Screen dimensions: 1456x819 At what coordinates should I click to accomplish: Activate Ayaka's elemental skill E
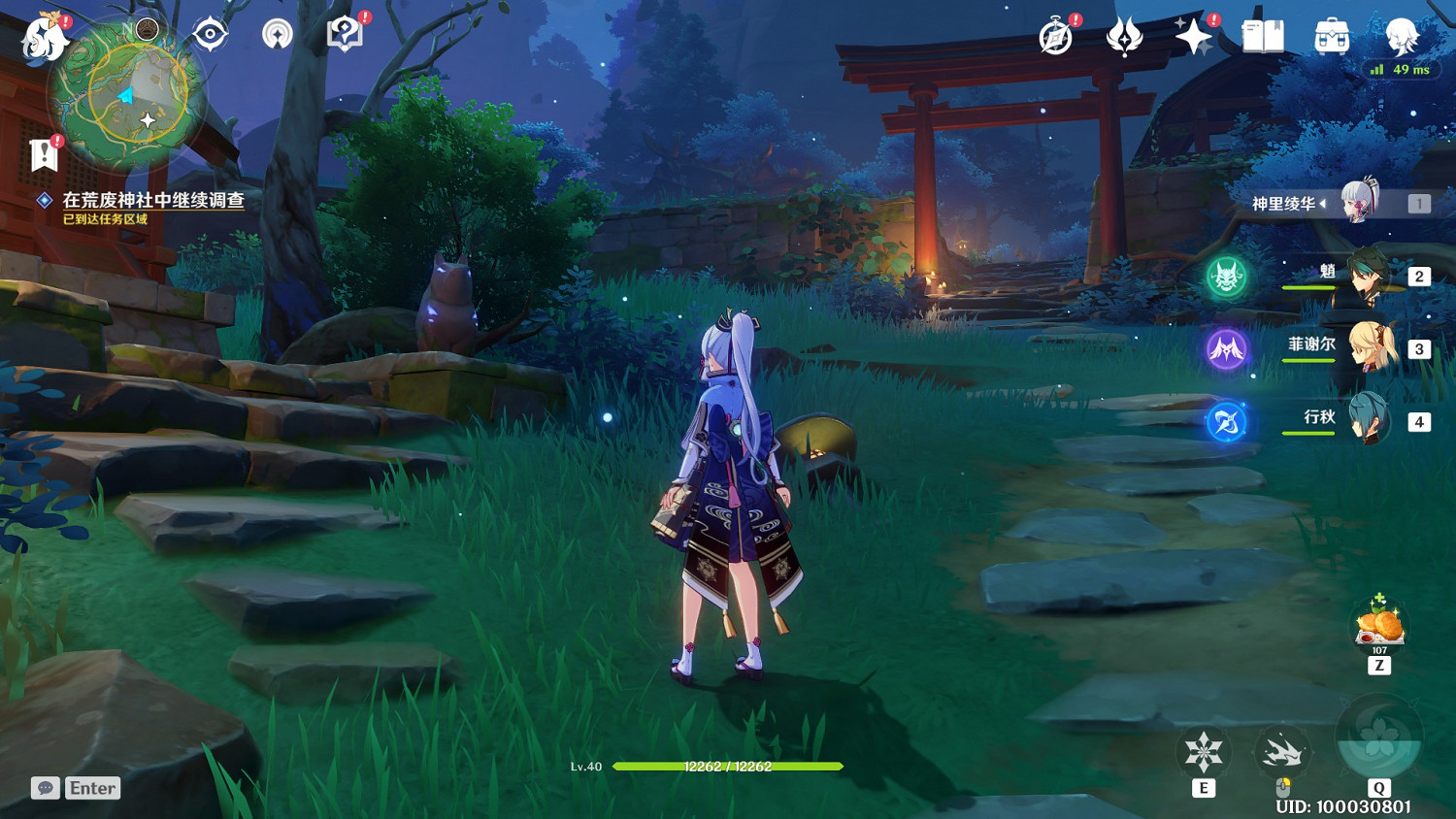coord(1204,752)
